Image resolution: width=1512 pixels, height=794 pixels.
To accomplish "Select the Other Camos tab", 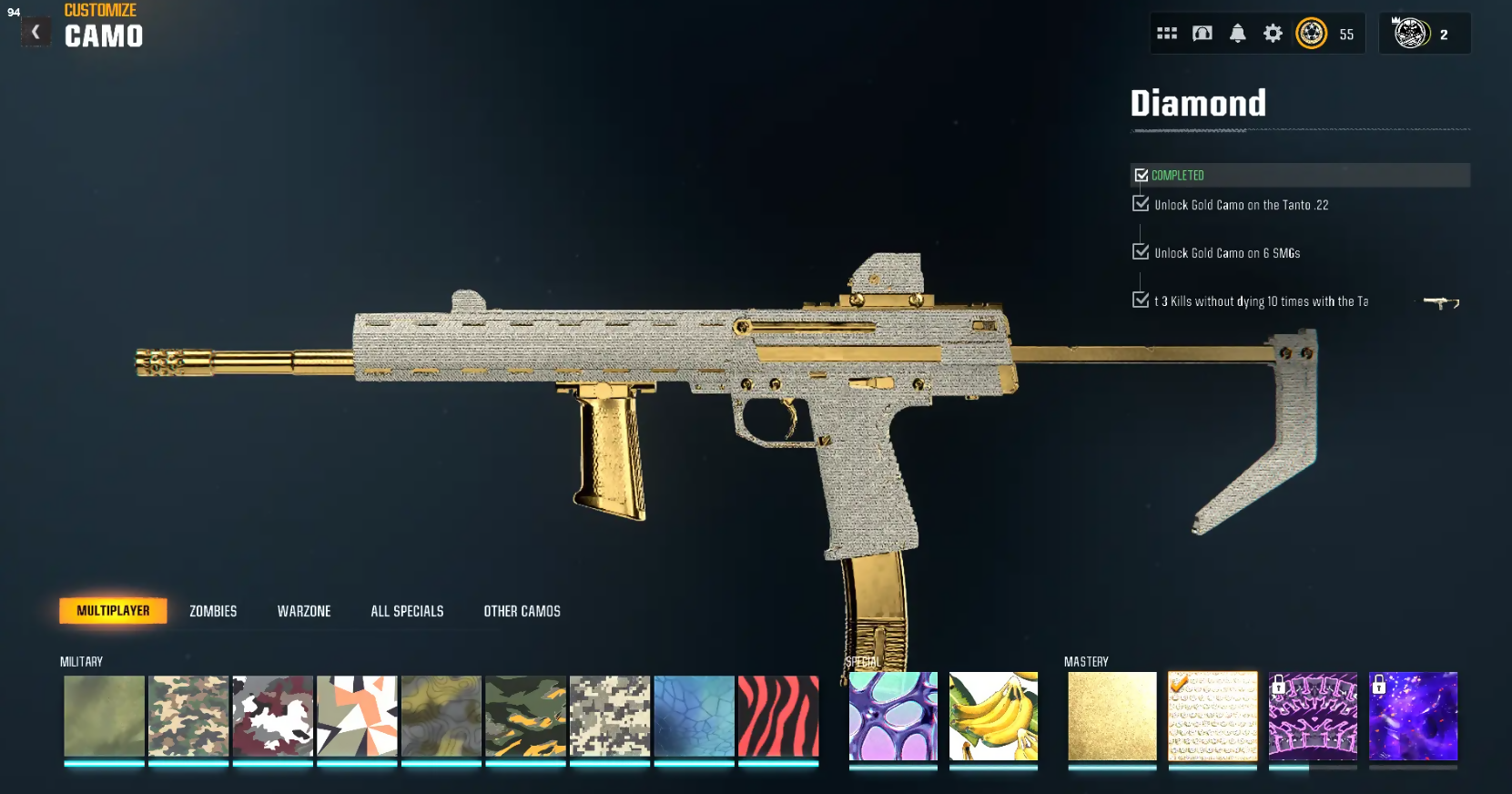I will [x=522, y=611].
